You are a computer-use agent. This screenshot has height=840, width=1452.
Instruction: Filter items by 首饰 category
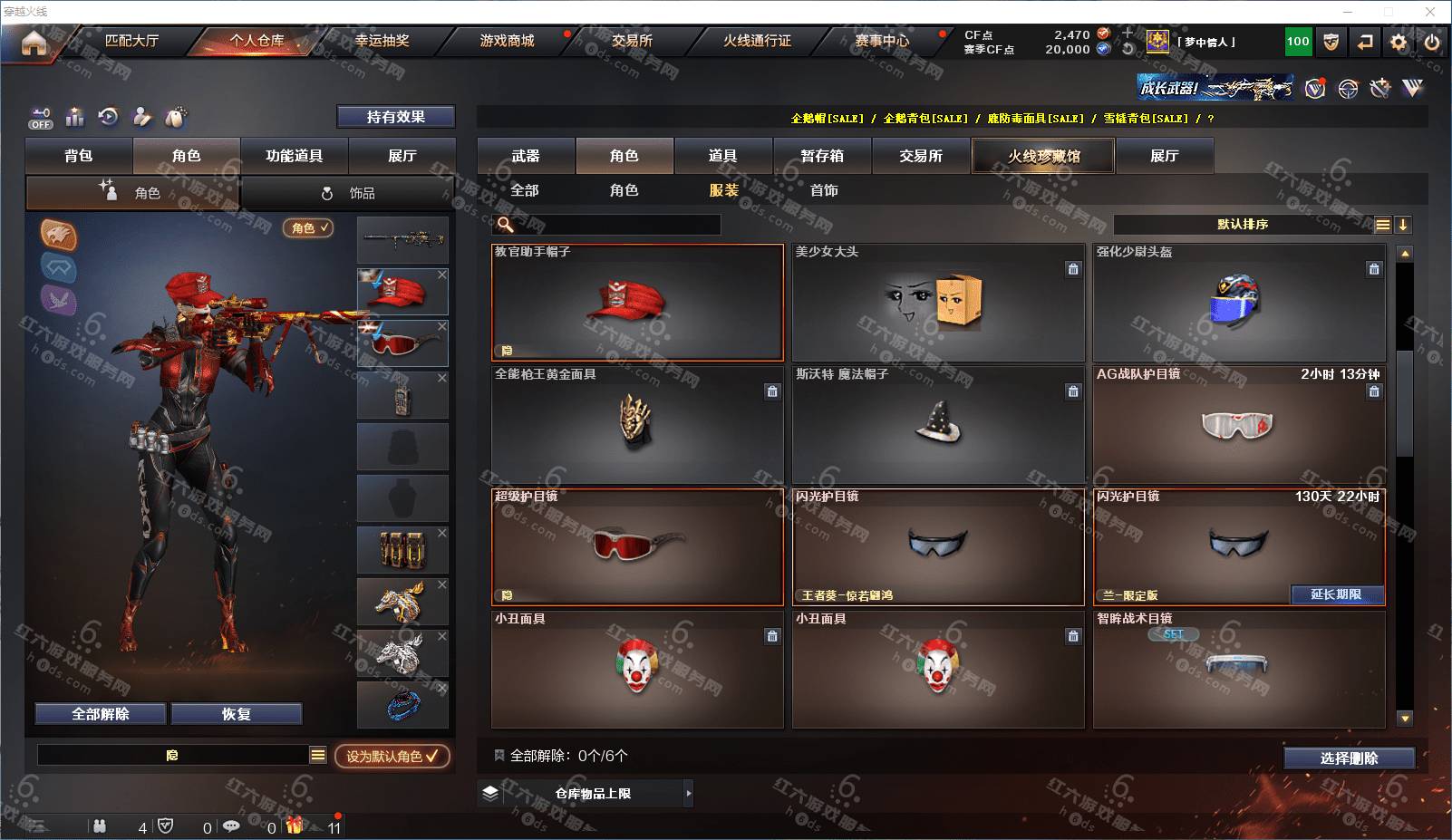point(824,190)
